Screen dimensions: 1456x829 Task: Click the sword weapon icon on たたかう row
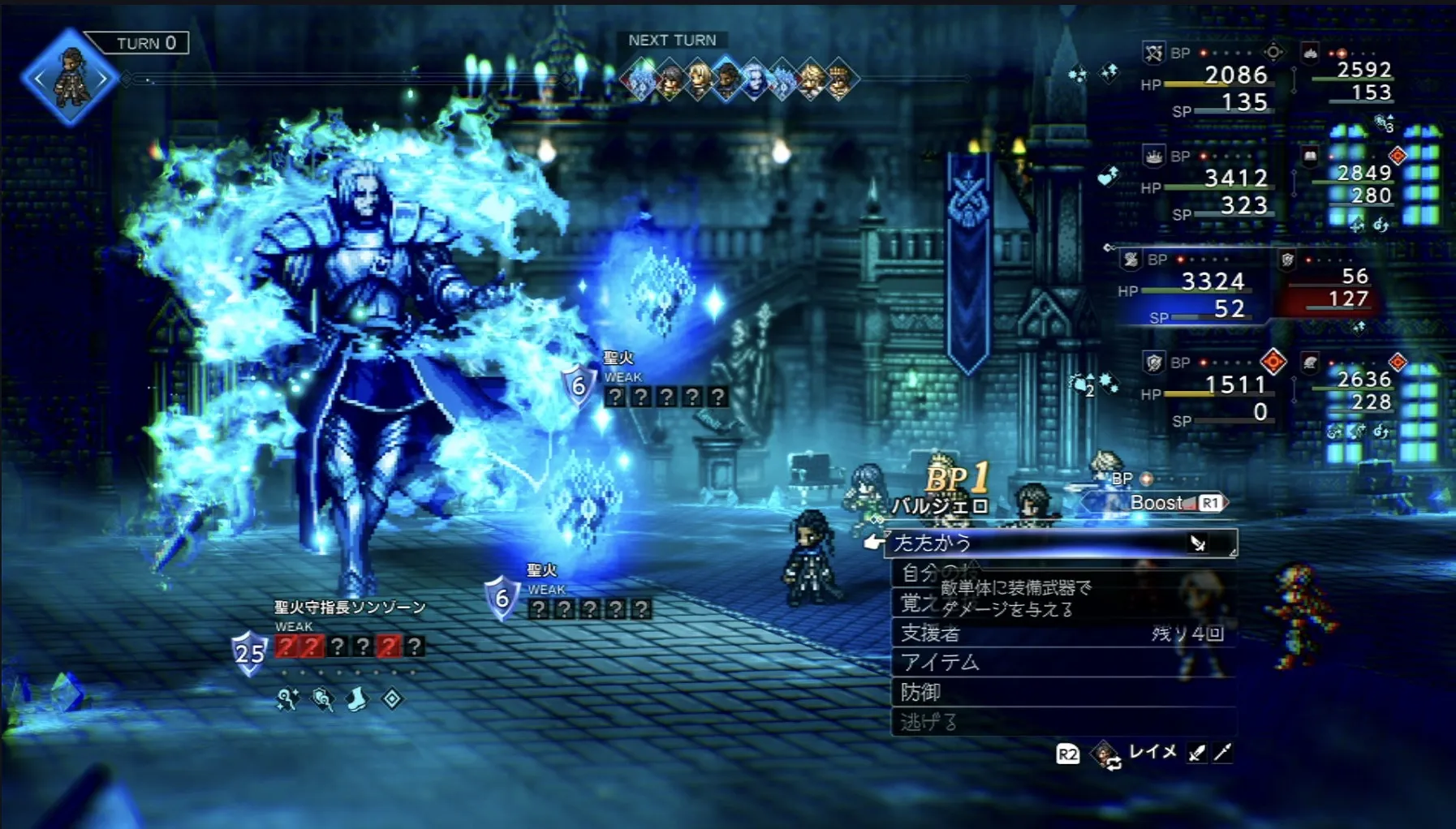coord(1198,543)
